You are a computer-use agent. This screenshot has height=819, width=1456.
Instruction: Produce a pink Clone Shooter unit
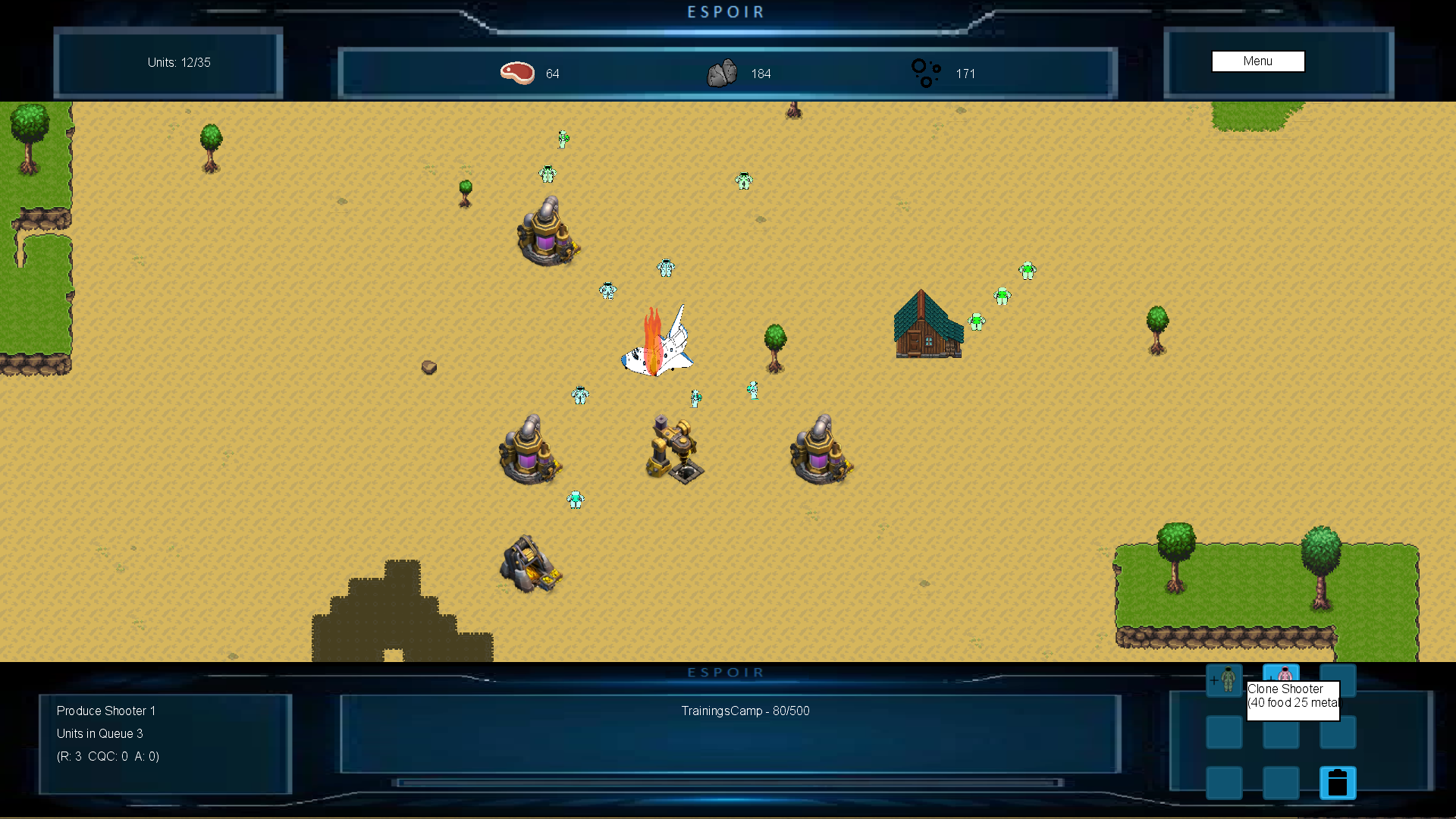click(x=1281, y=673)
